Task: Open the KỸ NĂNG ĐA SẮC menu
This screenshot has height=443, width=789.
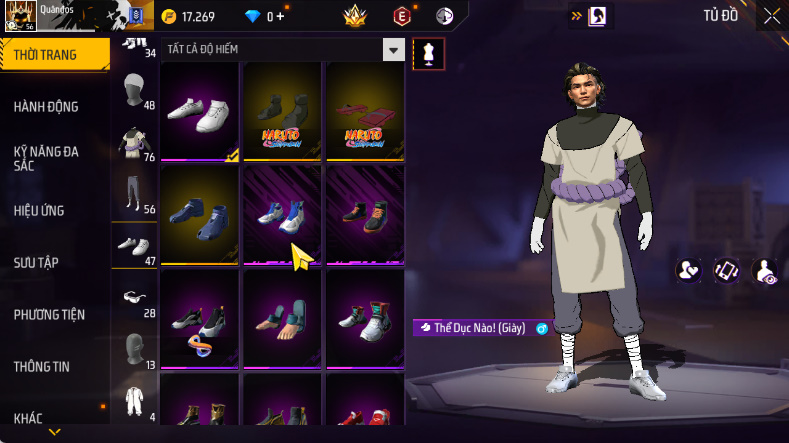Action: click(x=46, y=158)
